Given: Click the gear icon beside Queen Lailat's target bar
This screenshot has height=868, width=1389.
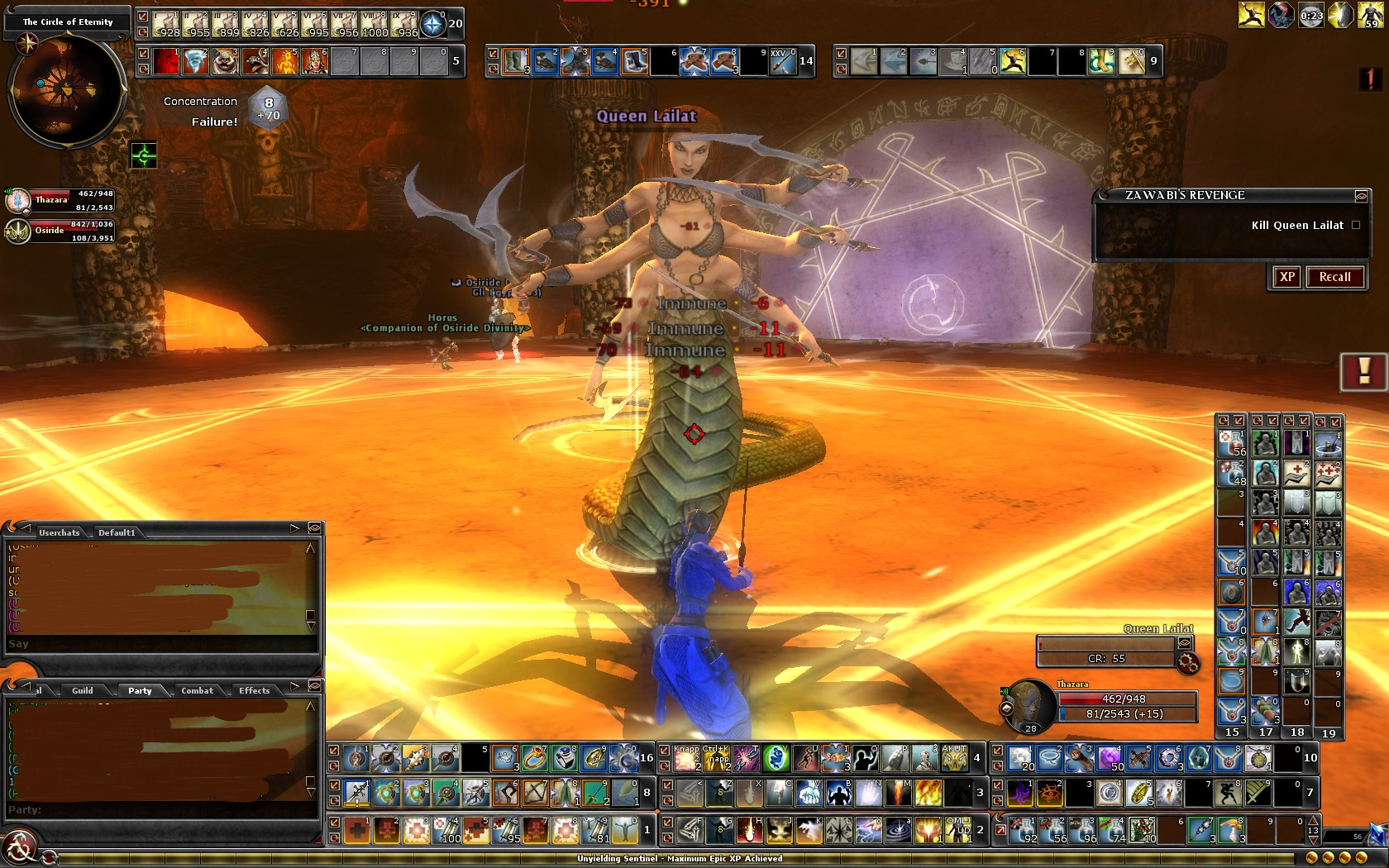Looking at the screenshot, I should pos(1188,662).
